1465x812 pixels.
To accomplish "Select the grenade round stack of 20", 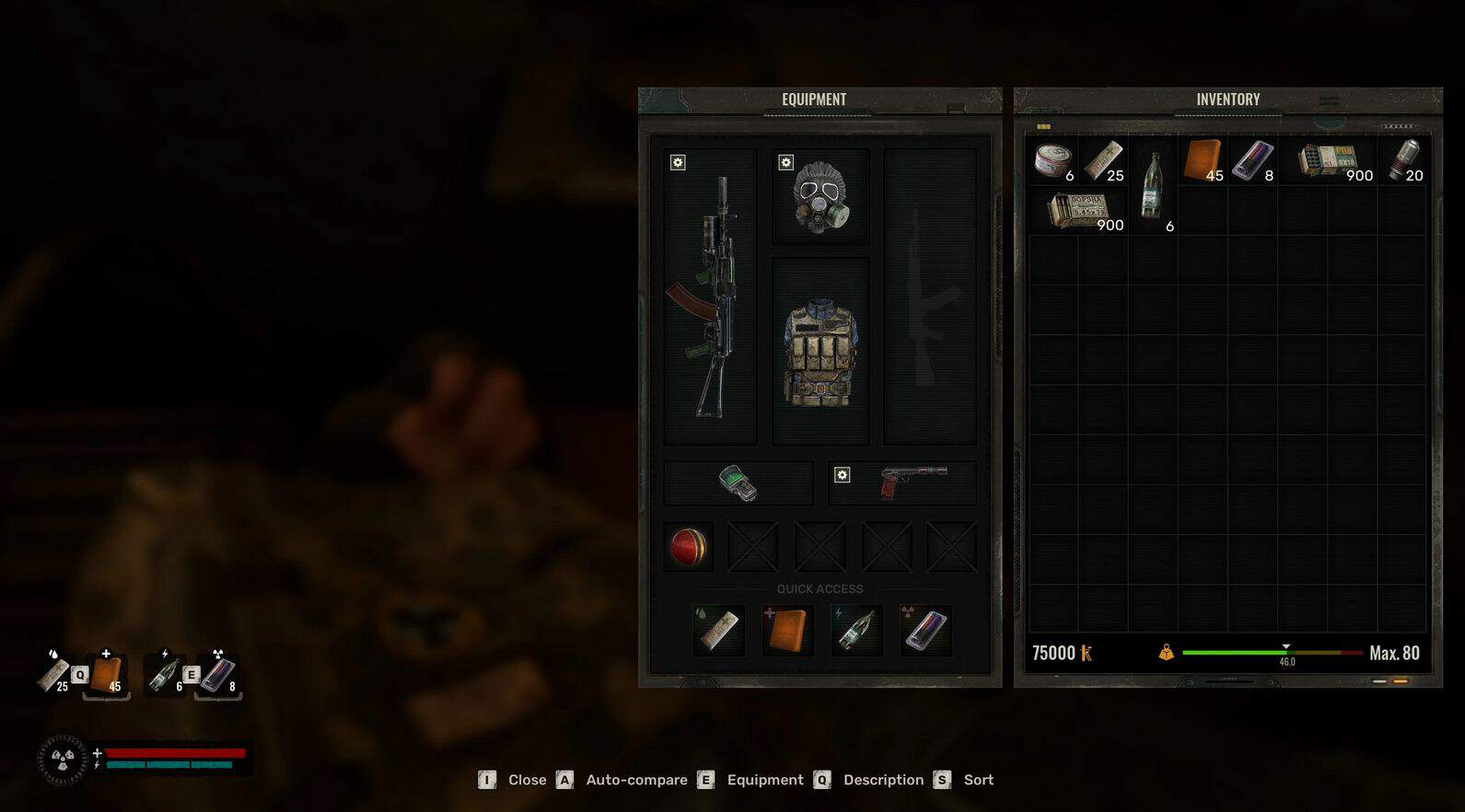I will (x=1403, y=161).
